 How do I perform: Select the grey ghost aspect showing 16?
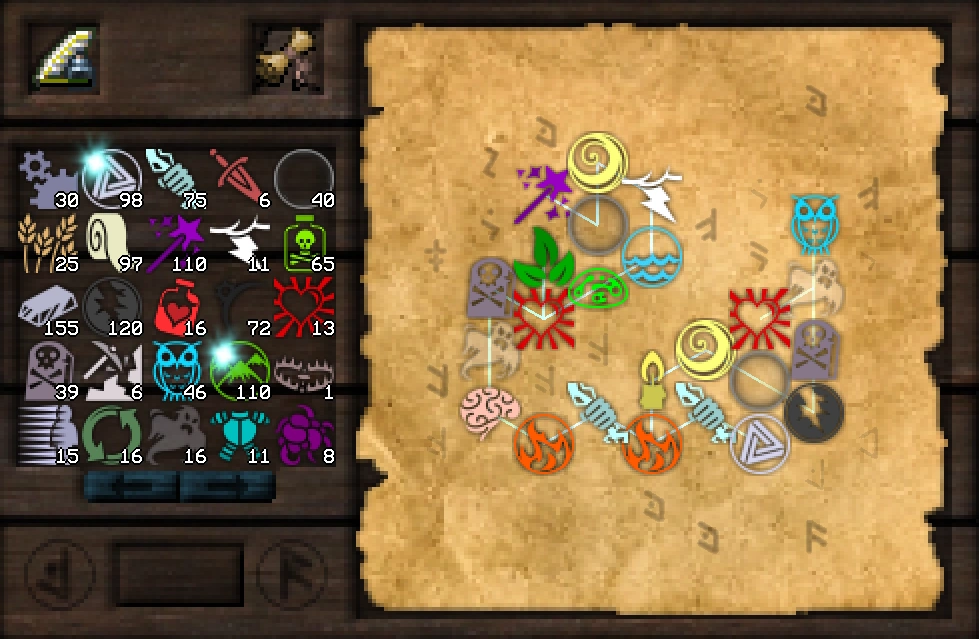click(x=175, y=433)
